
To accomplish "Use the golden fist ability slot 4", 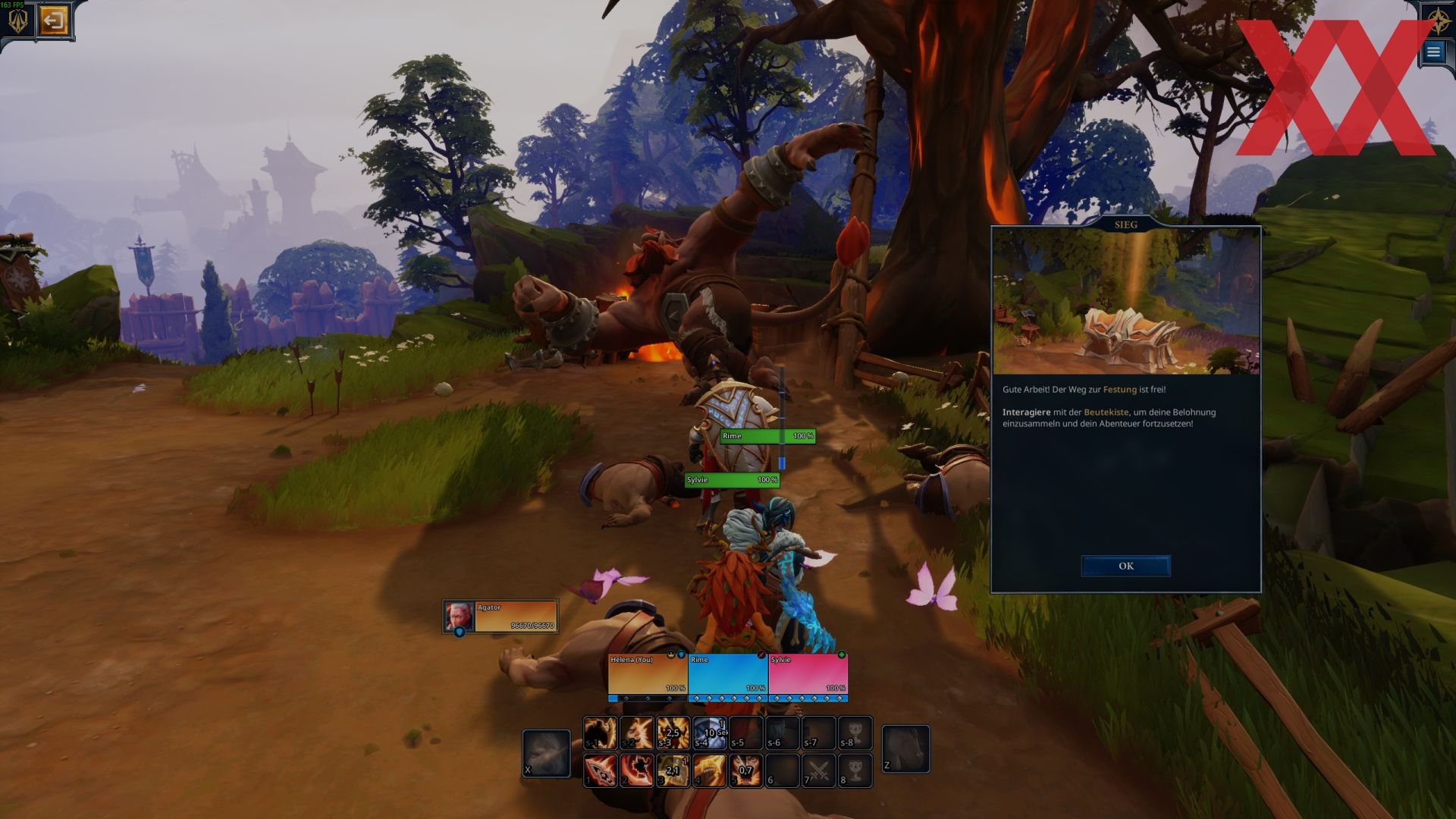I will (x=709, y=770).
